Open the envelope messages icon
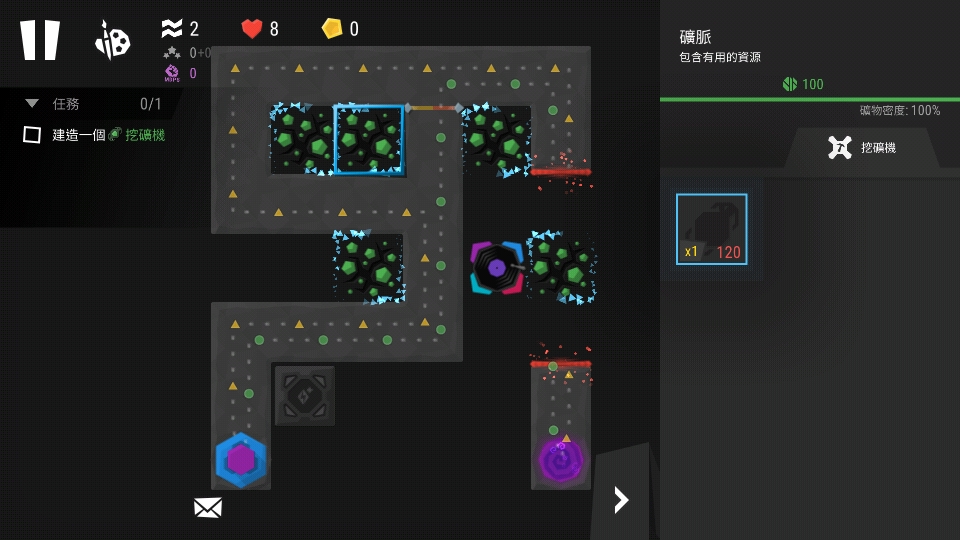Viewport: 960px width, 540px height. click(207, 508)
